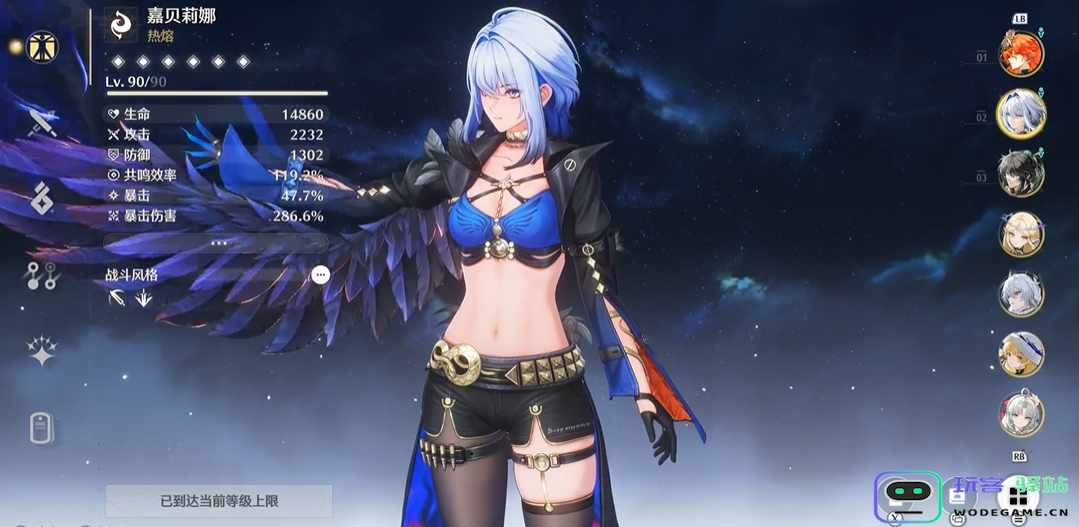
Task: Select the blonde character portrait wearing a white hat
Action: [1021, 354]
